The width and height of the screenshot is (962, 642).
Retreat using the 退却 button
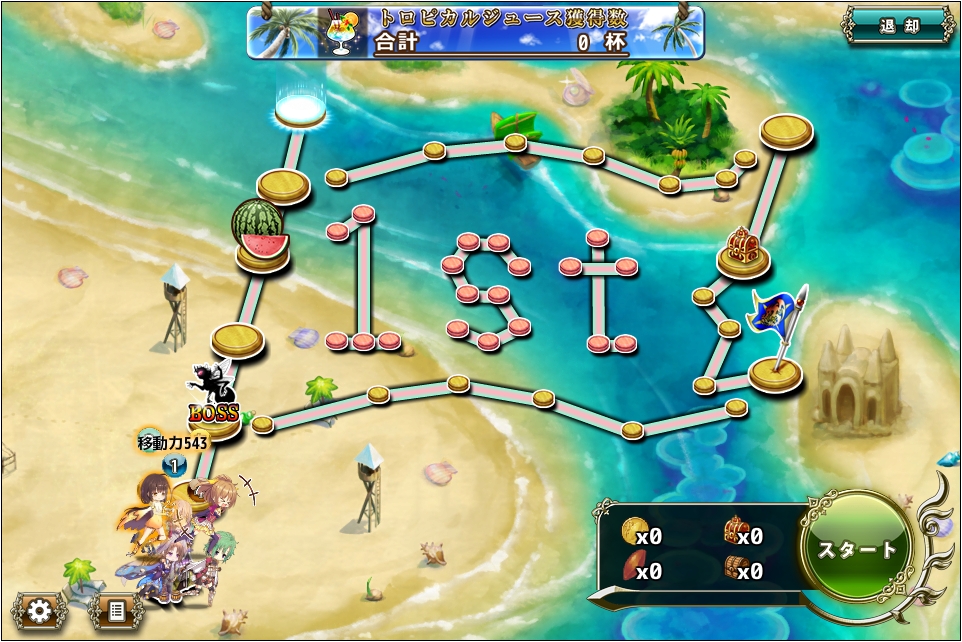tap(899, 26)
